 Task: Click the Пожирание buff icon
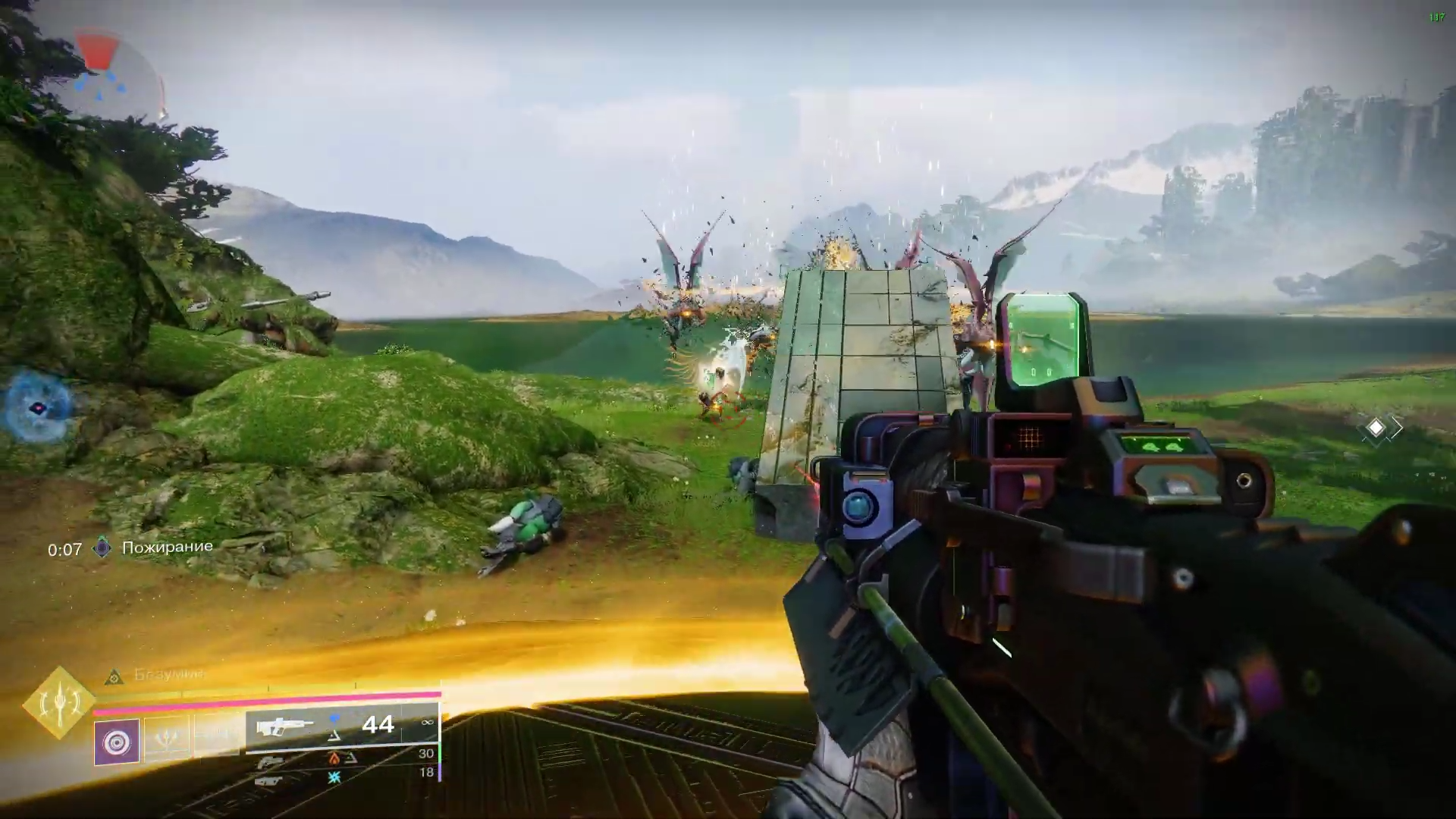102,548
